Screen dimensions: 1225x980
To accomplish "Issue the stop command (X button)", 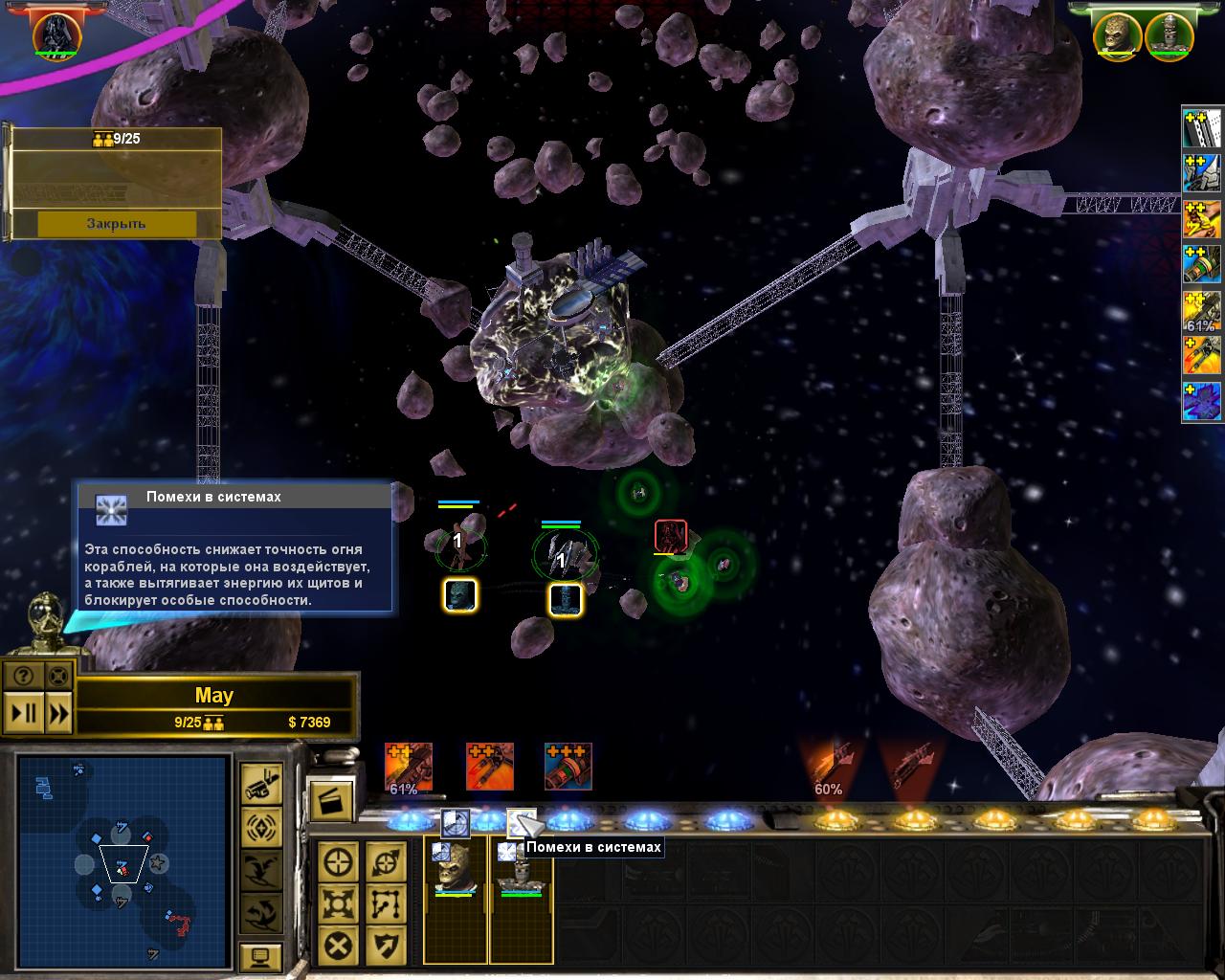I will tap(338, 946).
